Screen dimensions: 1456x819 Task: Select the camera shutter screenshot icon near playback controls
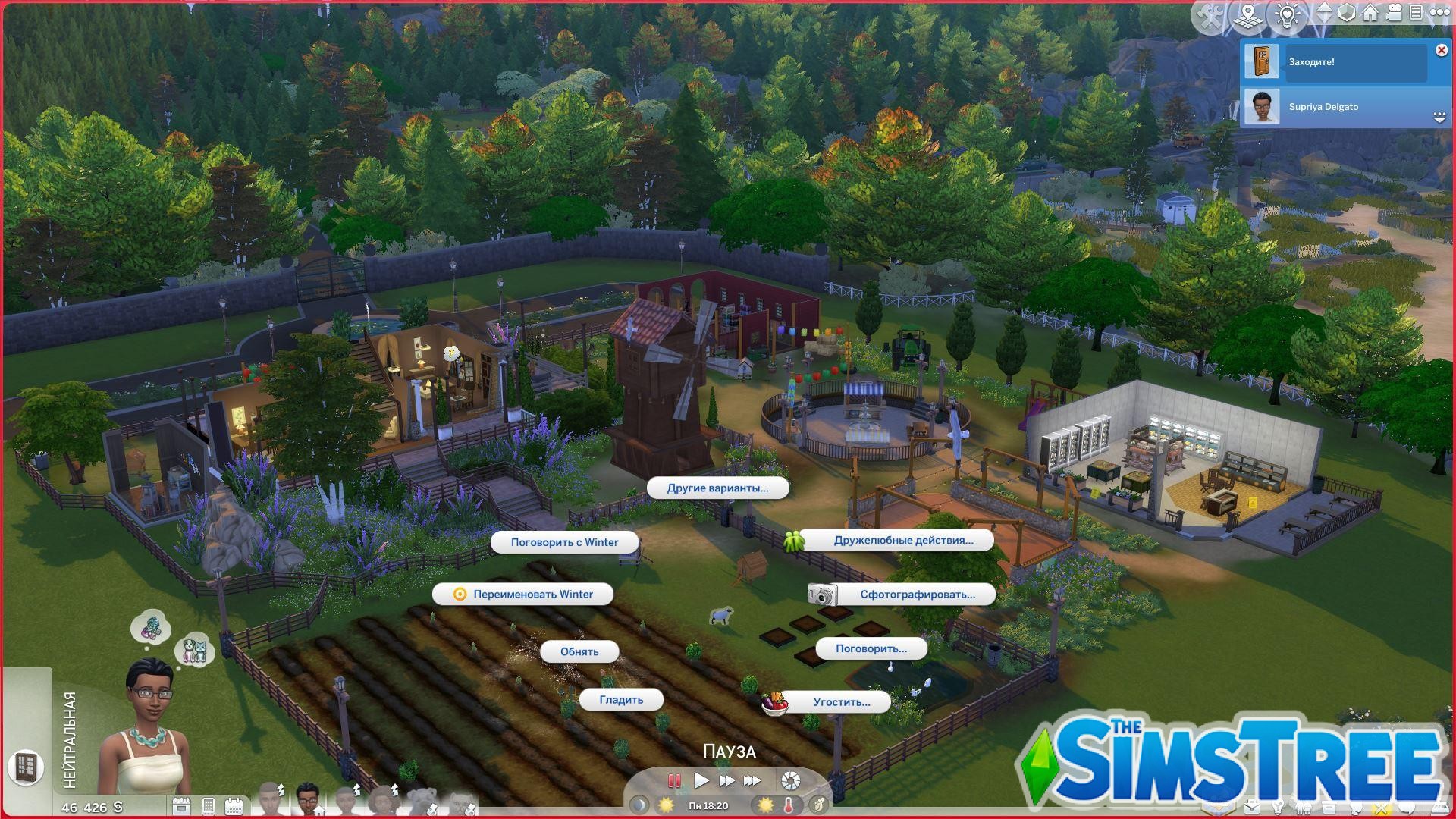click(790, 781)
